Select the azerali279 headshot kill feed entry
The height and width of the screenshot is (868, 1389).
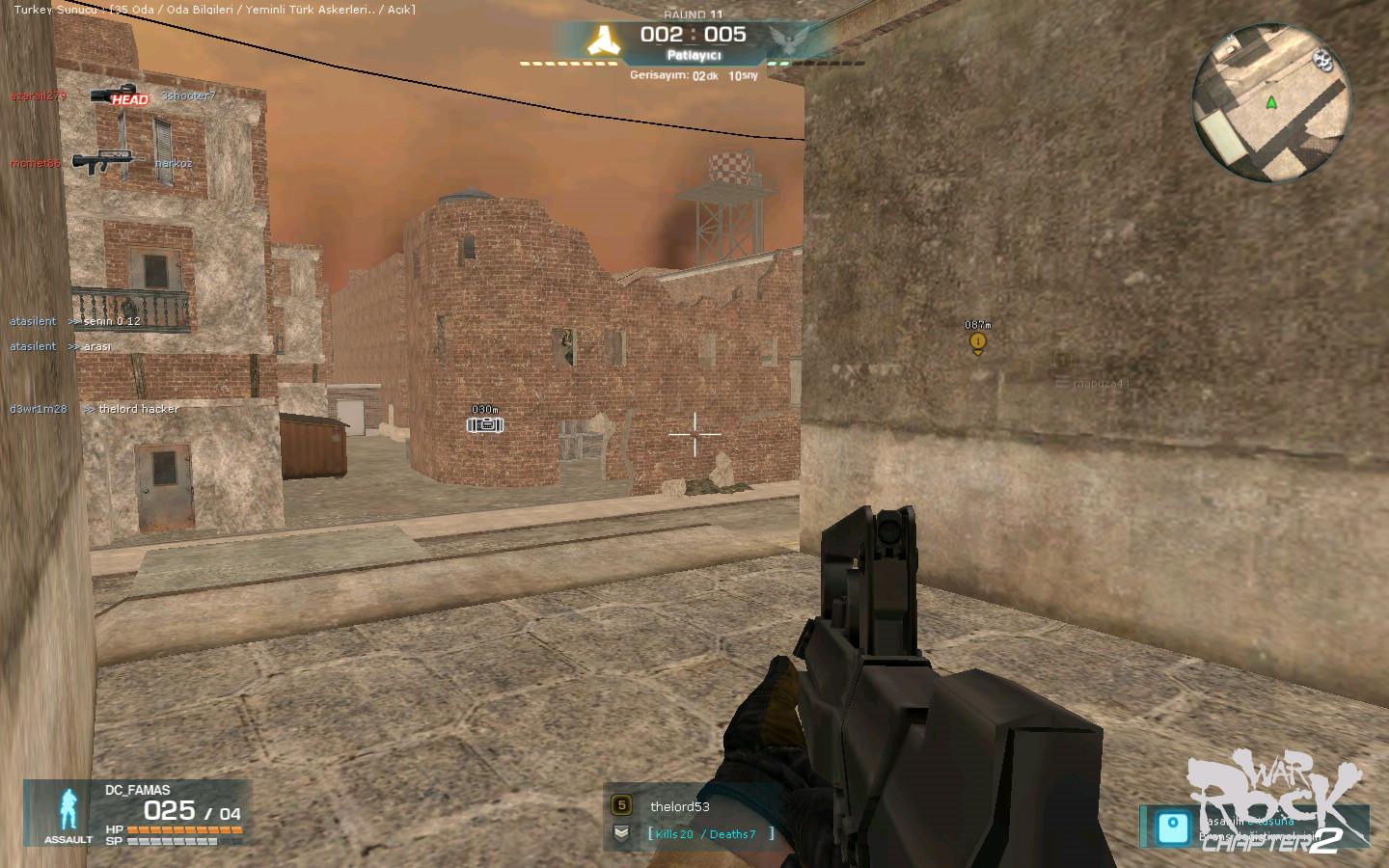point(112,96)
